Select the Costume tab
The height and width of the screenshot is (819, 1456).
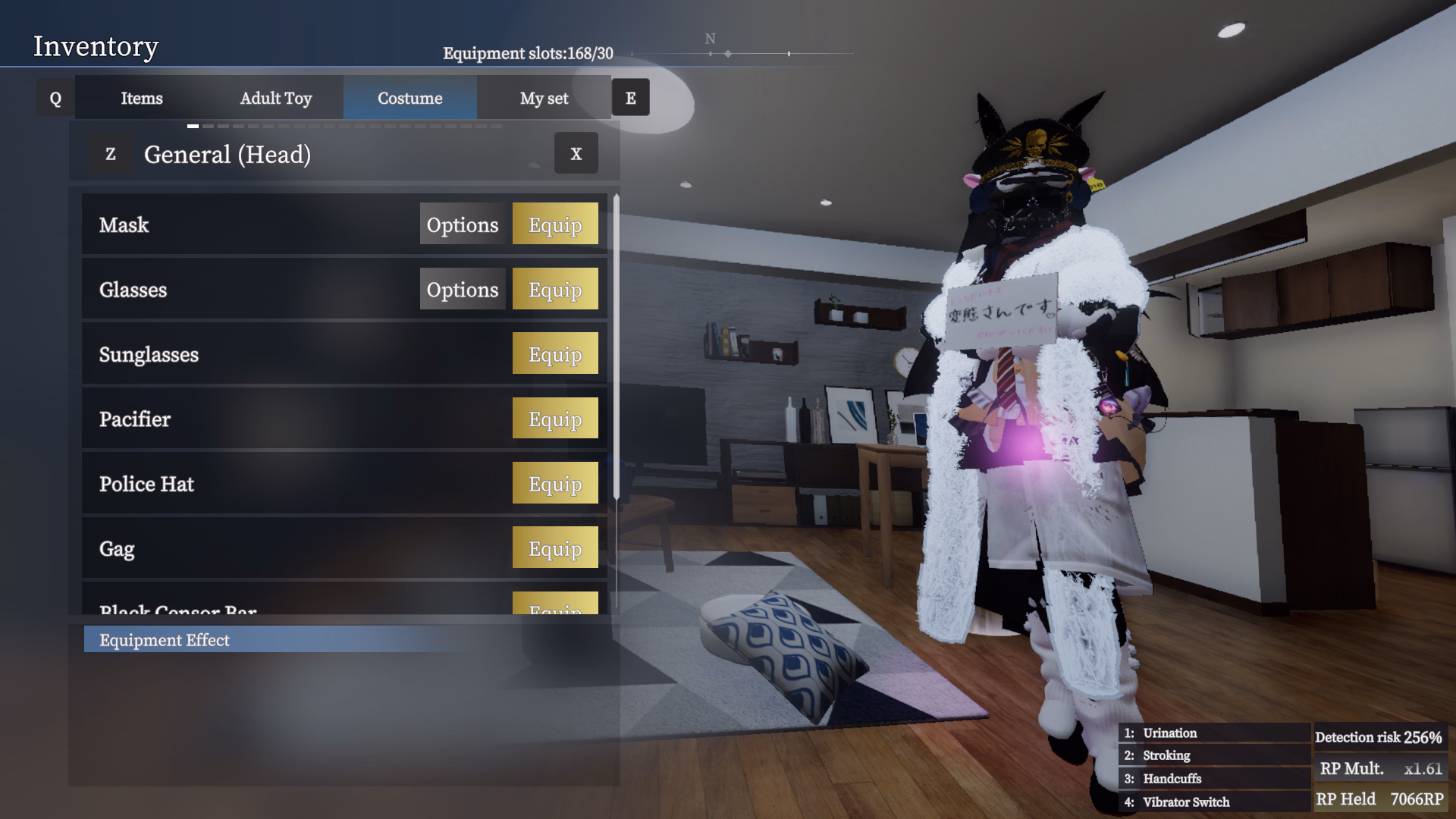pyautogui.click(x=409, y=99)
